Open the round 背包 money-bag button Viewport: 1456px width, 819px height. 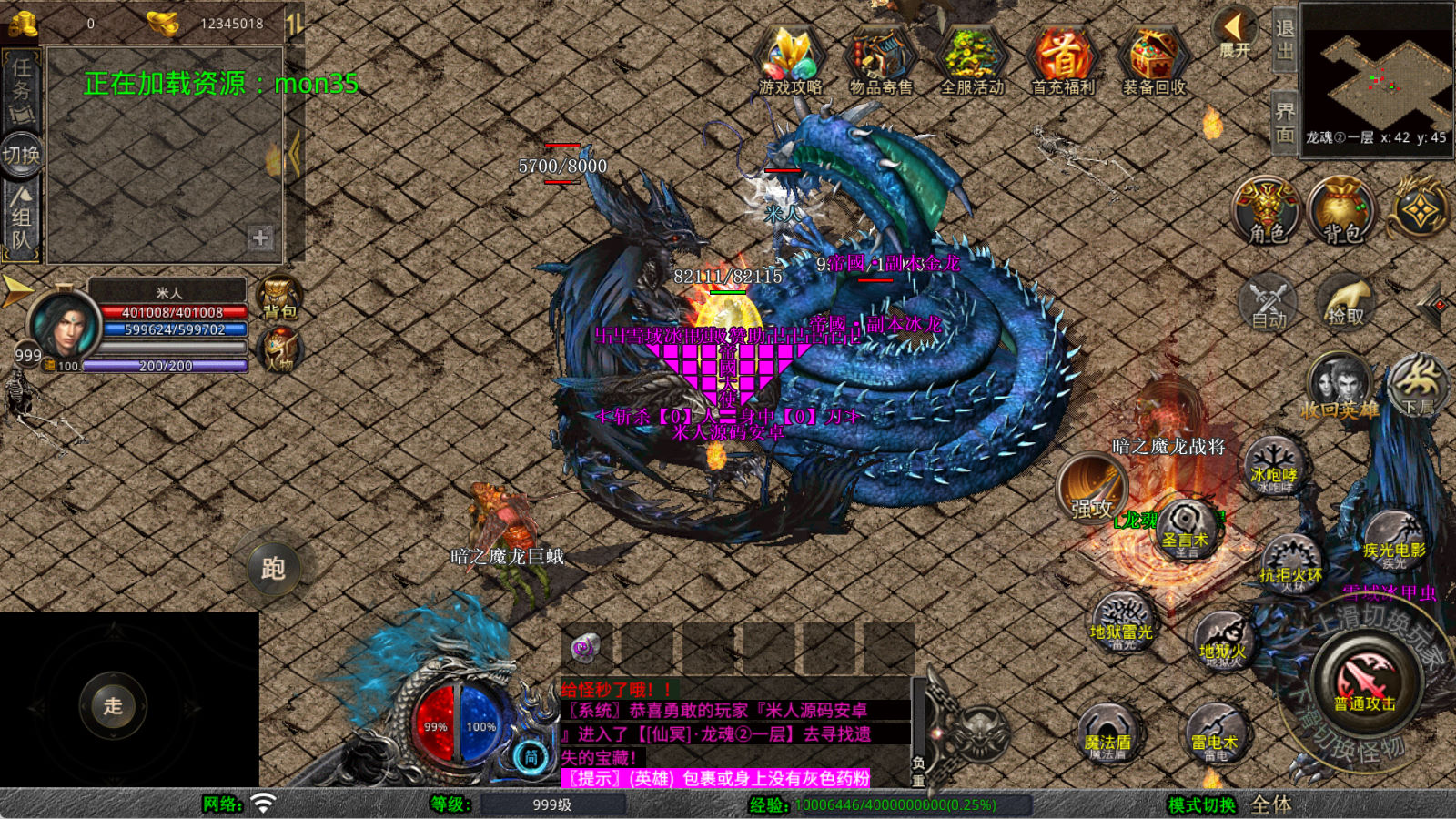click(x=1341, y=210)
